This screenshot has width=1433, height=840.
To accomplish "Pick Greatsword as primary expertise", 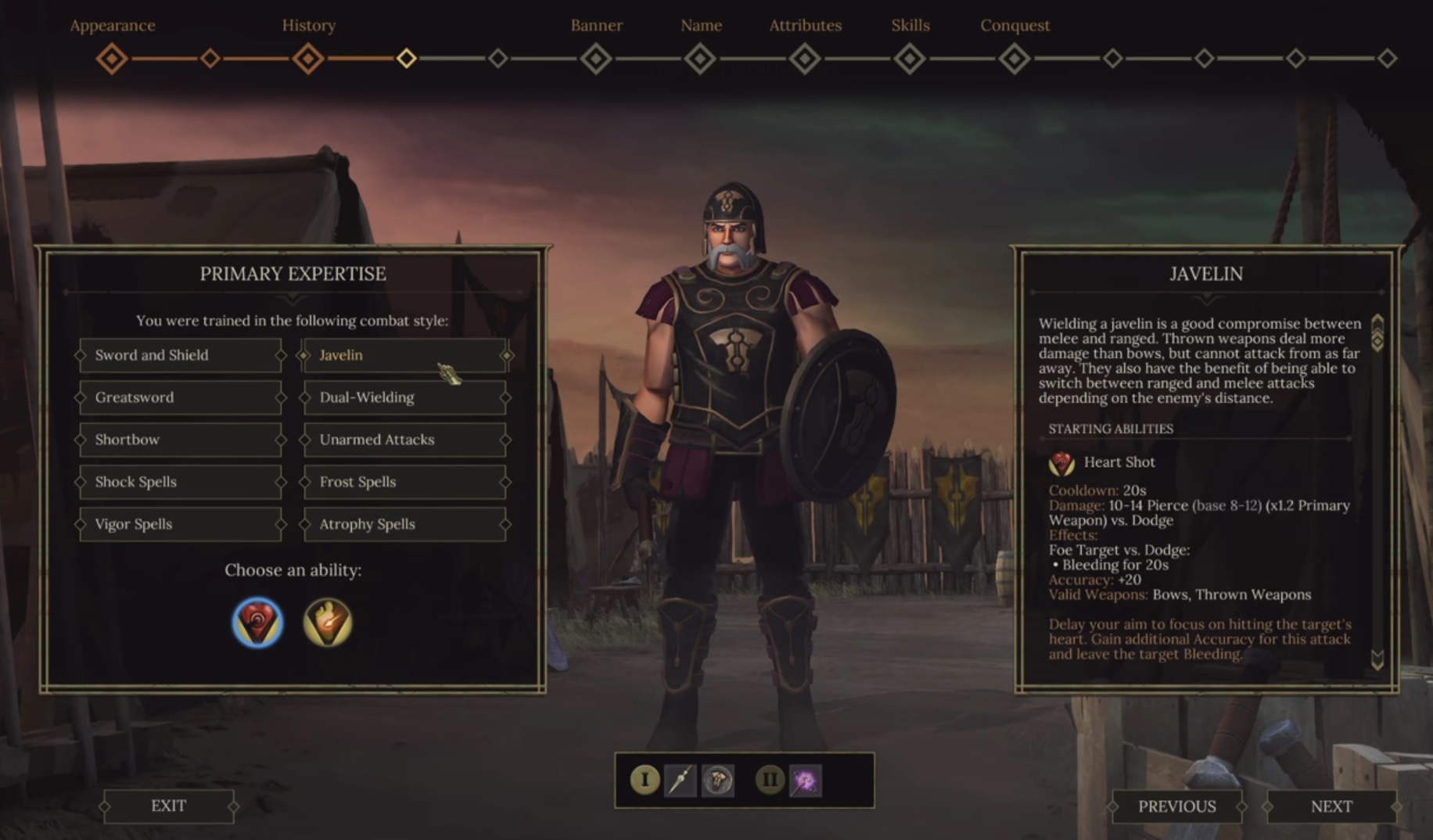I will 180,397.
